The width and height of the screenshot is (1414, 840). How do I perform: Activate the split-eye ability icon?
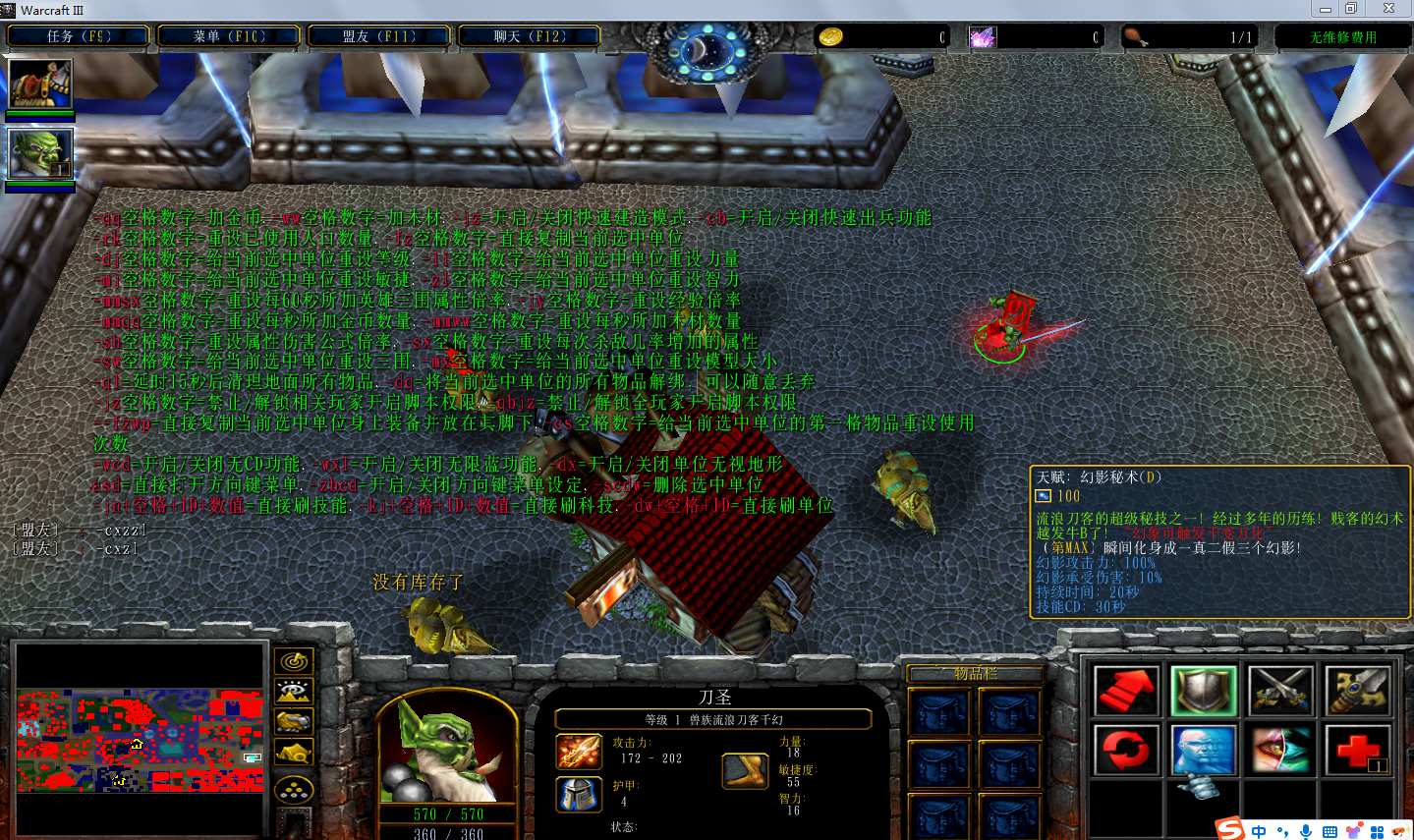1280,750
